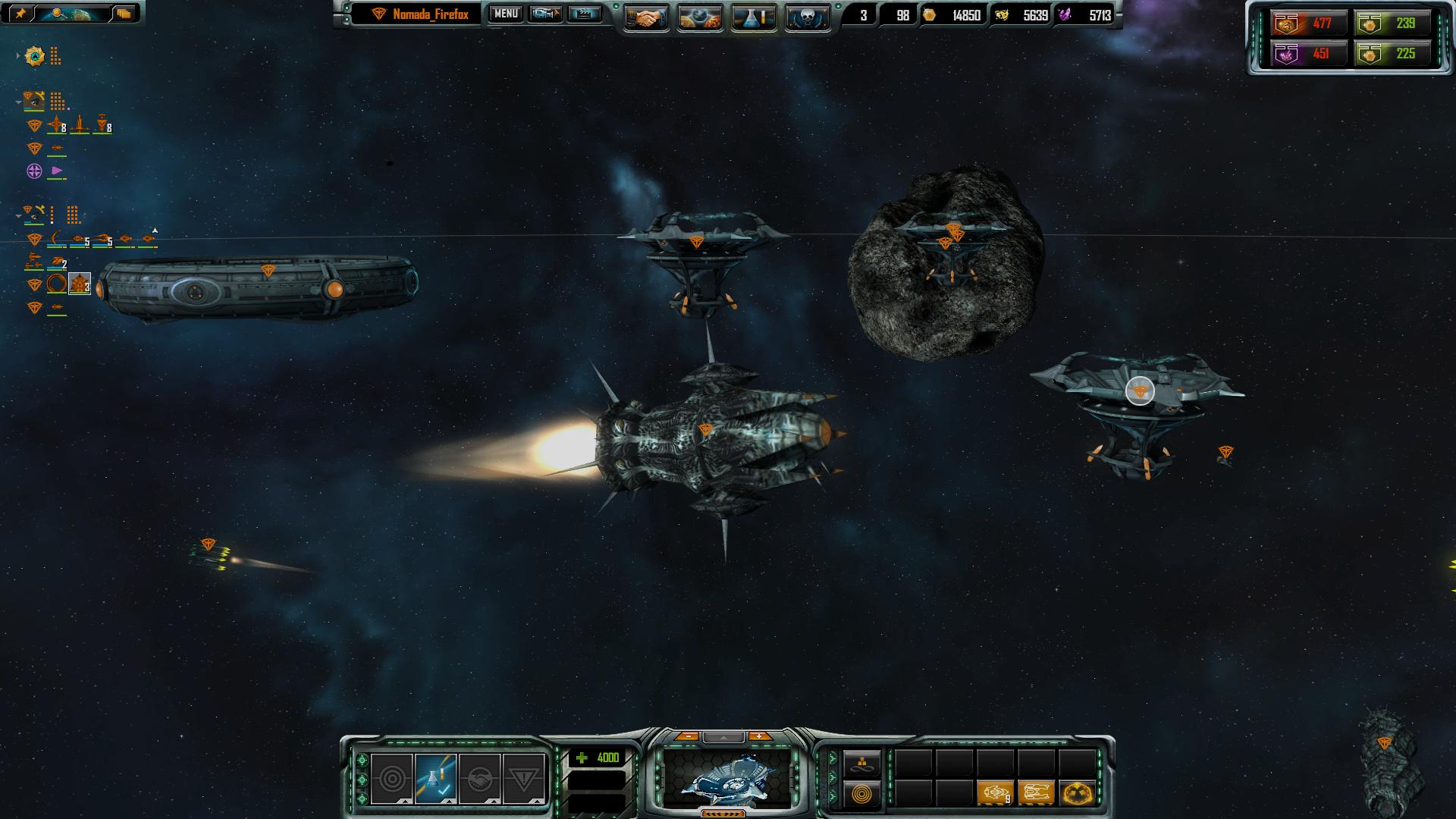Select the purple arrow ship icon in the tree
1456x819 pixels.
[x=57, y=171]
